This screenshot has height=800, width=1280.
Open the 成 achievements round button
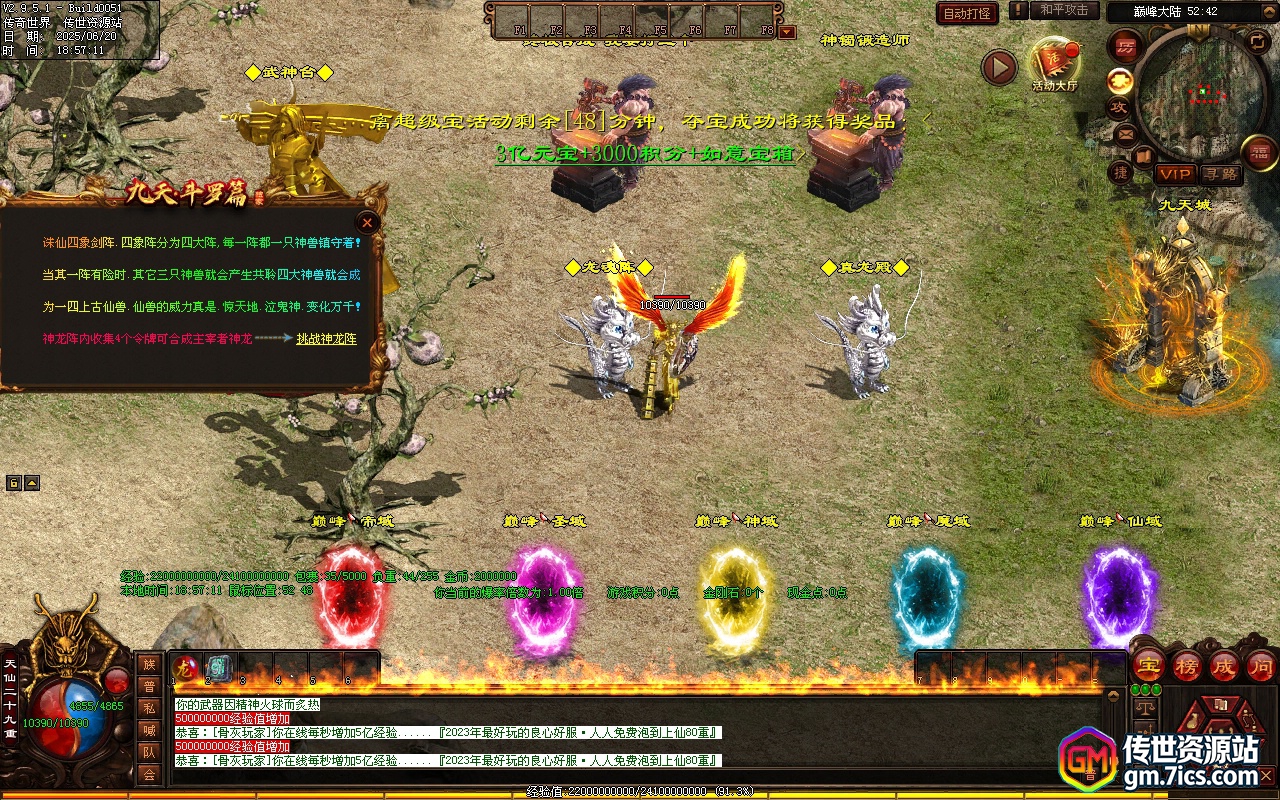pos(1224,665)
